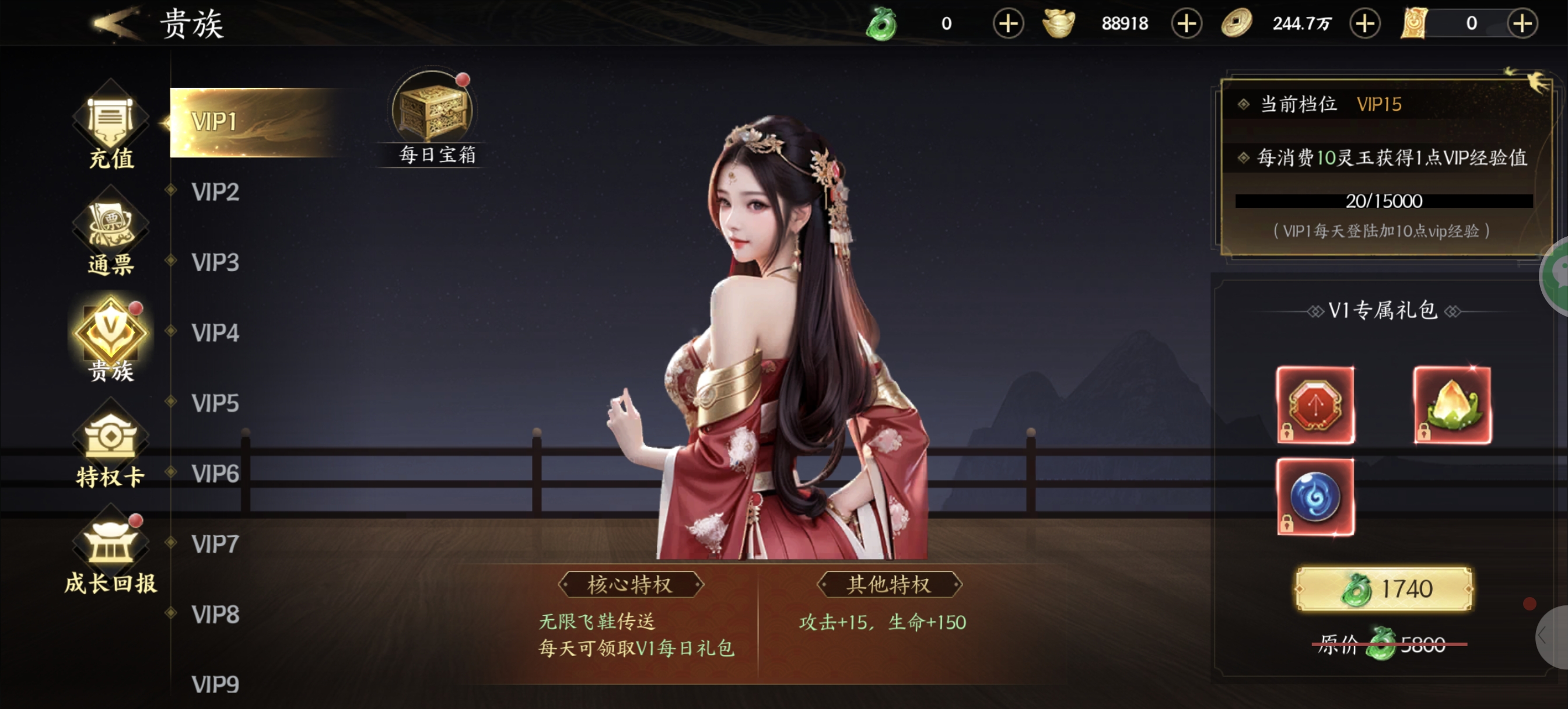Image resolution: width=1568 pixels, height=709 pixels.
Task: View the VIP3 tier
Action: (x=215, y=263)
